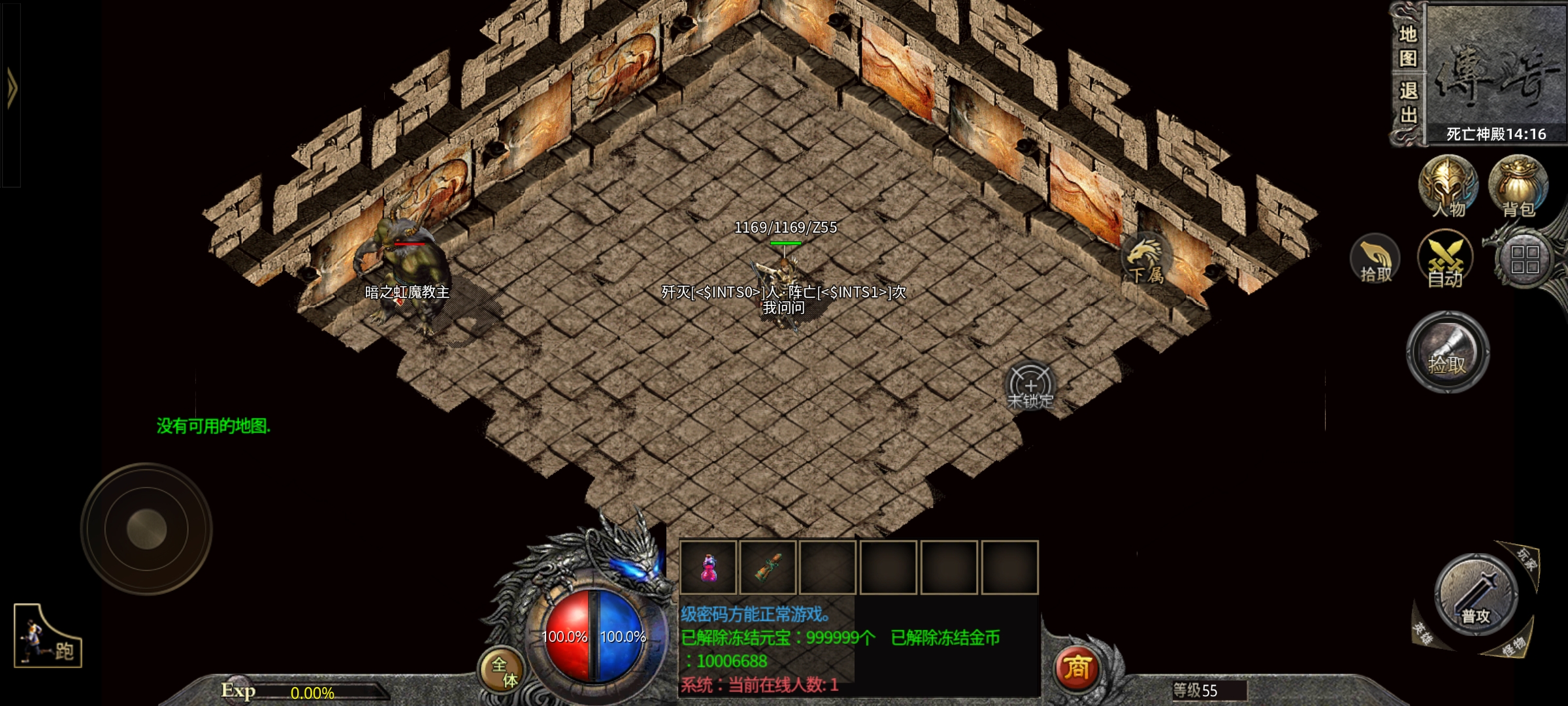Tap the 未锁定 target lock crosshair
The width and height of the screenshot is (1568, 706).
click(x=1030, y=386)
